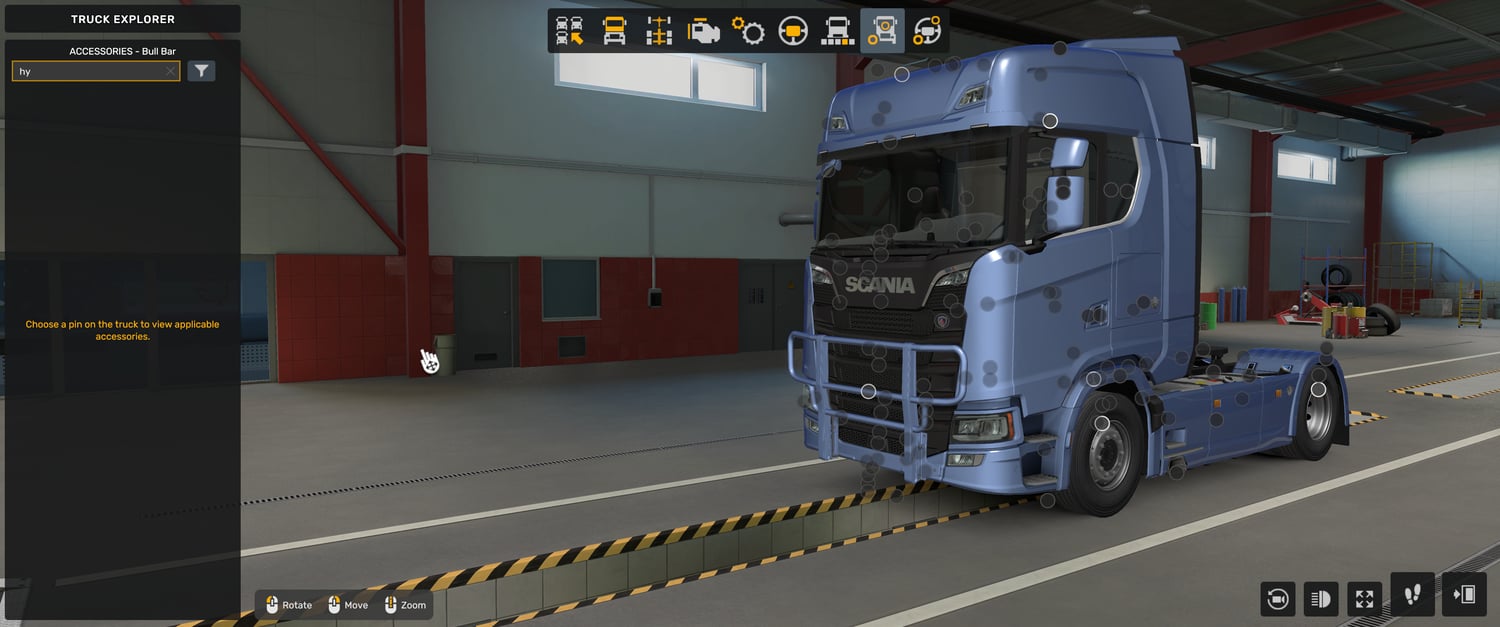Open the steering wheel interior icon

(x=793, y=31)
